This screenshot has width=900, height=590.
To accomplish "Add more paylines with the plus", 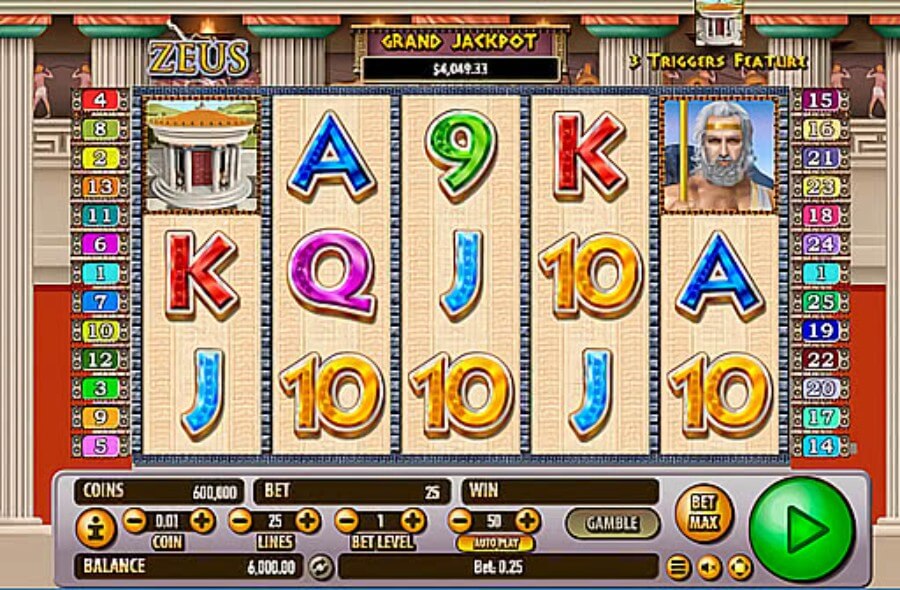I will pos(308,521).
